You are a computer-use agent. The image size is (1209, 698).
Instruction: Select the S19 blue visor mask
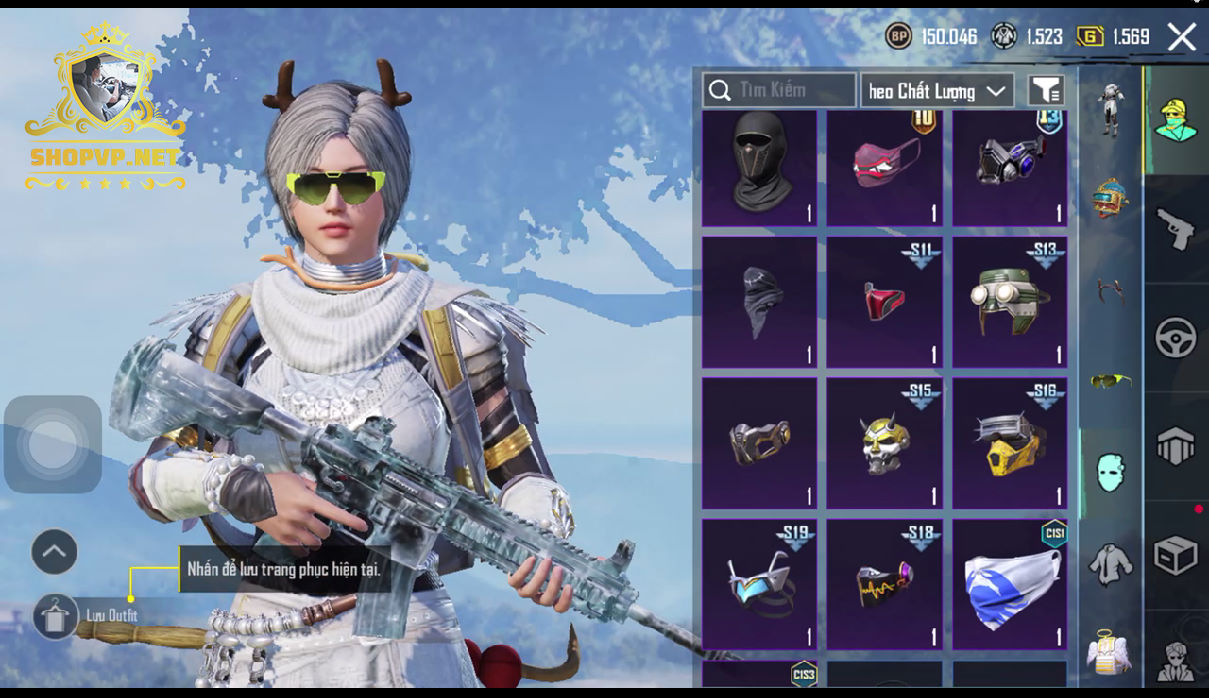pos(759,584)
